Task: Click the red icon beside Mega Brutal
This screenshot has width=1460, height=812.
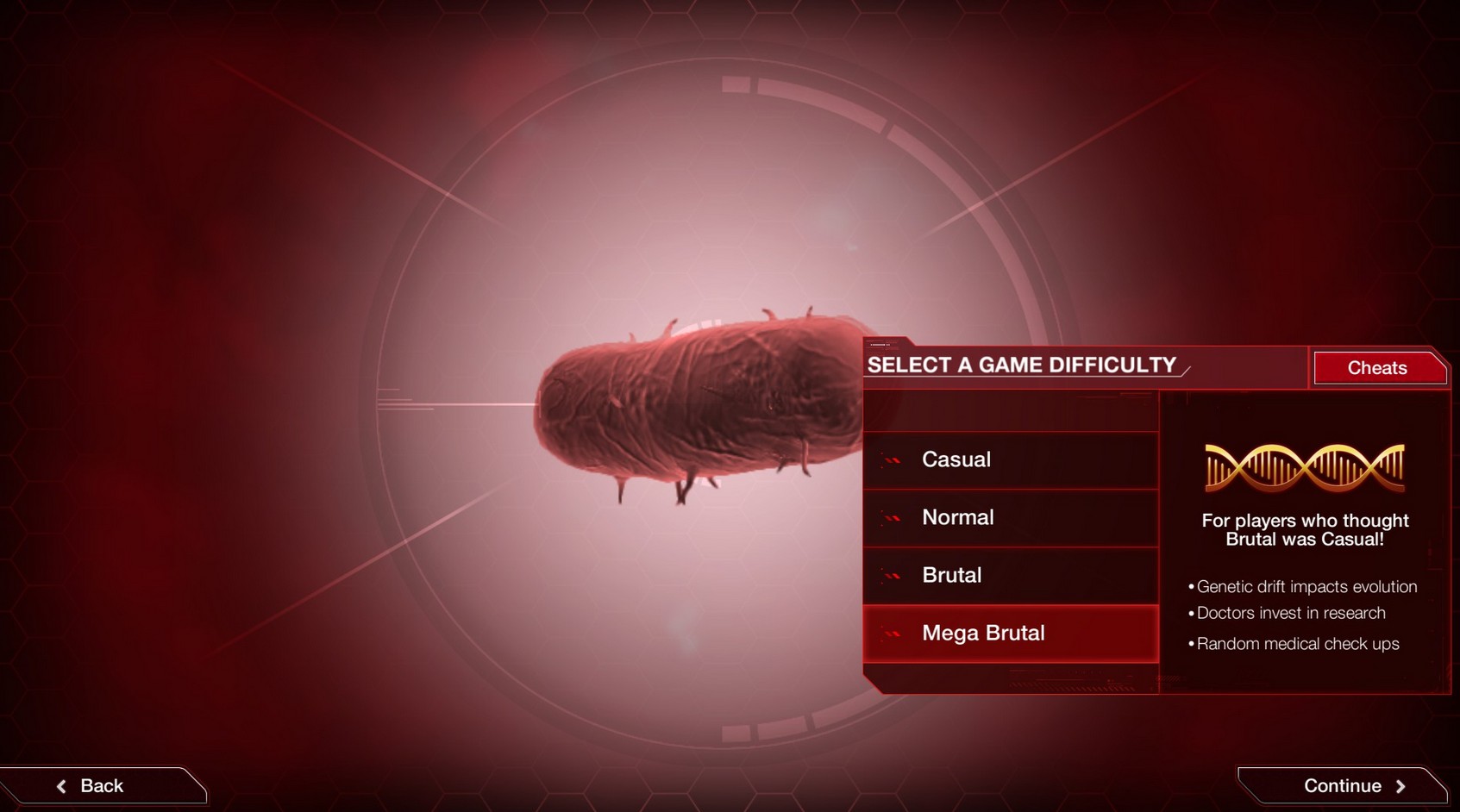Action: click(890, 633)
